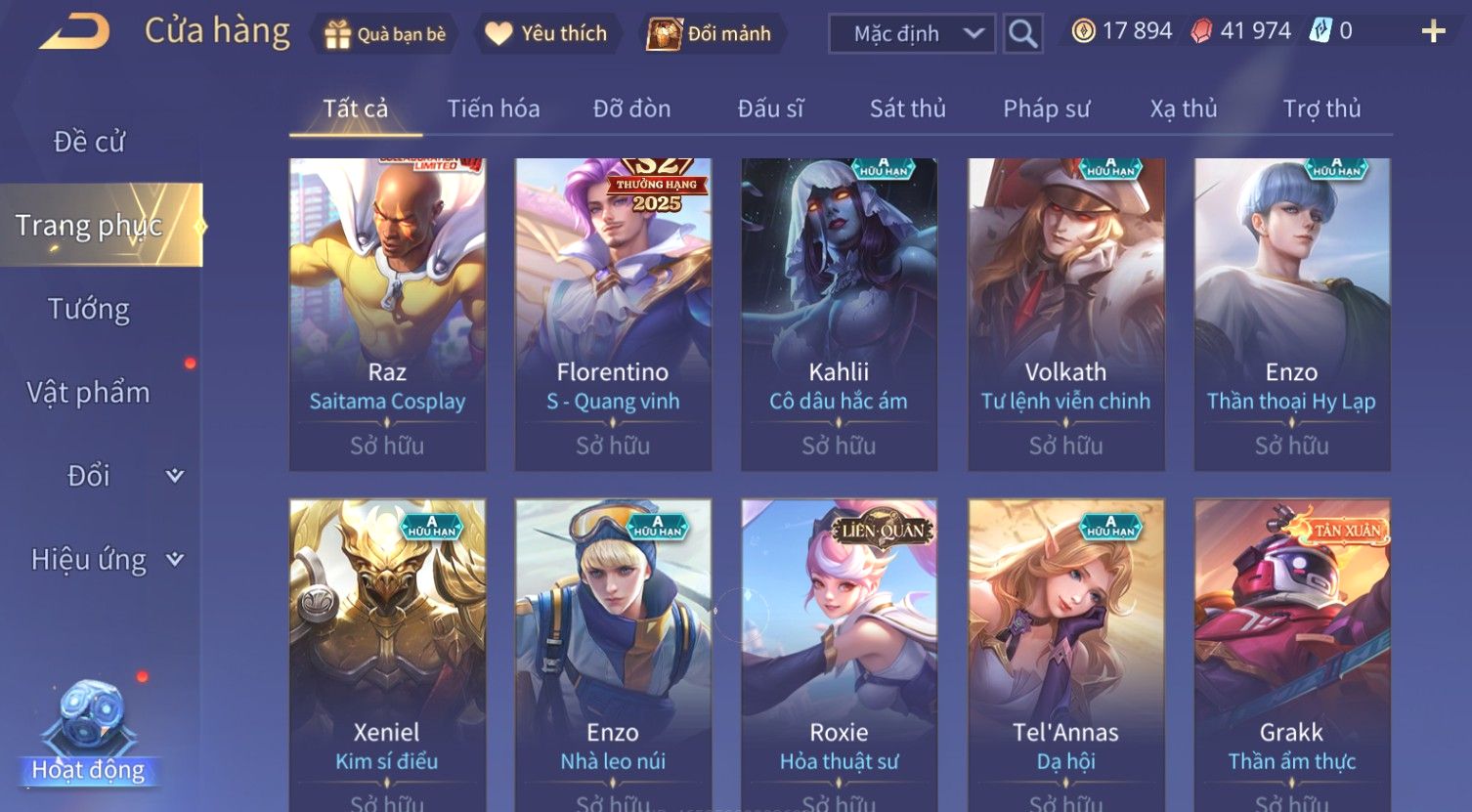This screenshot has width=1472, height=812.
Task: Choose the Kahlii Cô dâu hắc ám card
Action: click(x=839, y=314)
